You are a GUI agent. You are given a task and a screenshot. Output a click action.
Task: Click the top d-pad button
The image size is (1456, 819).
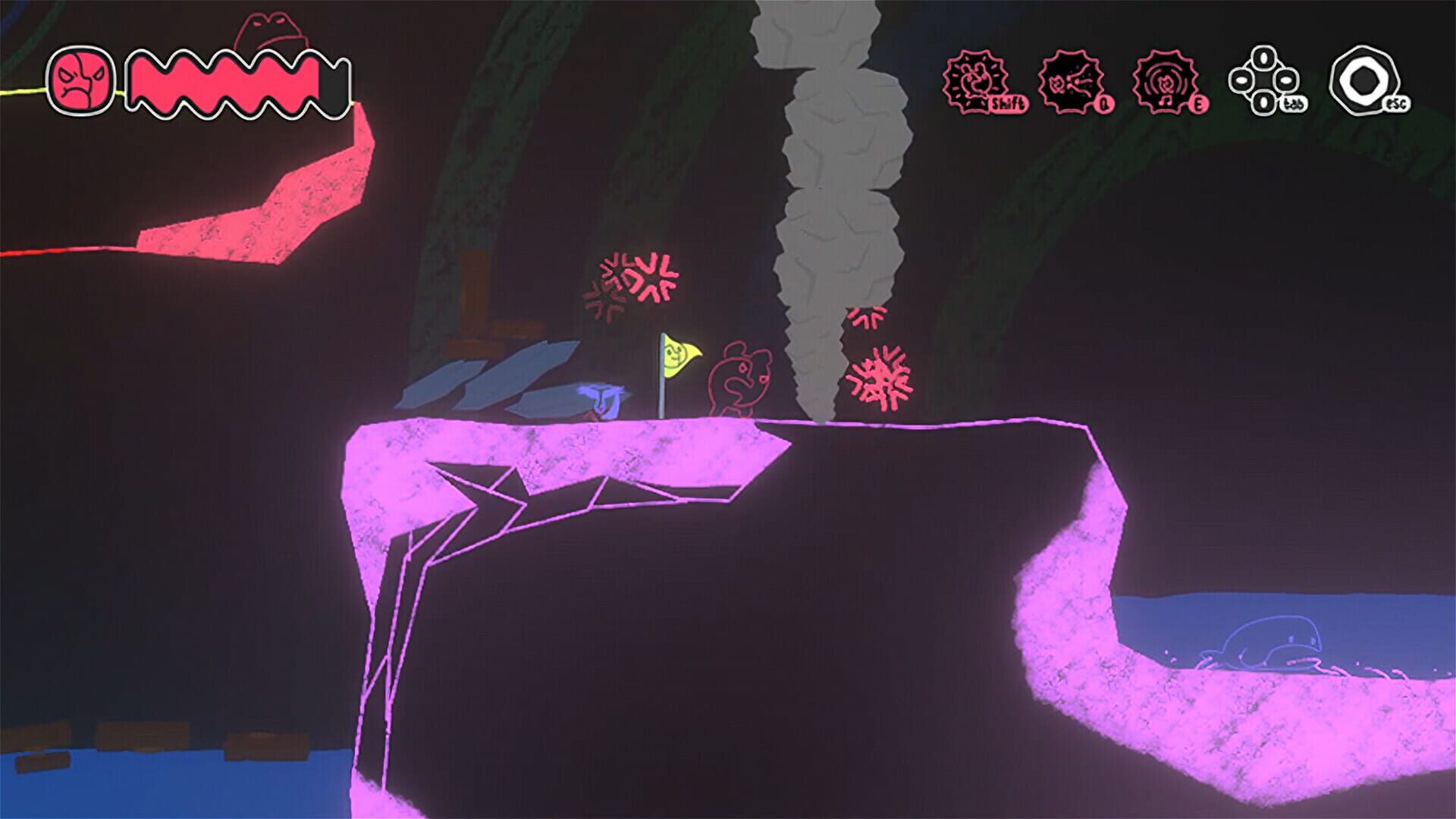click(1263, 58)
